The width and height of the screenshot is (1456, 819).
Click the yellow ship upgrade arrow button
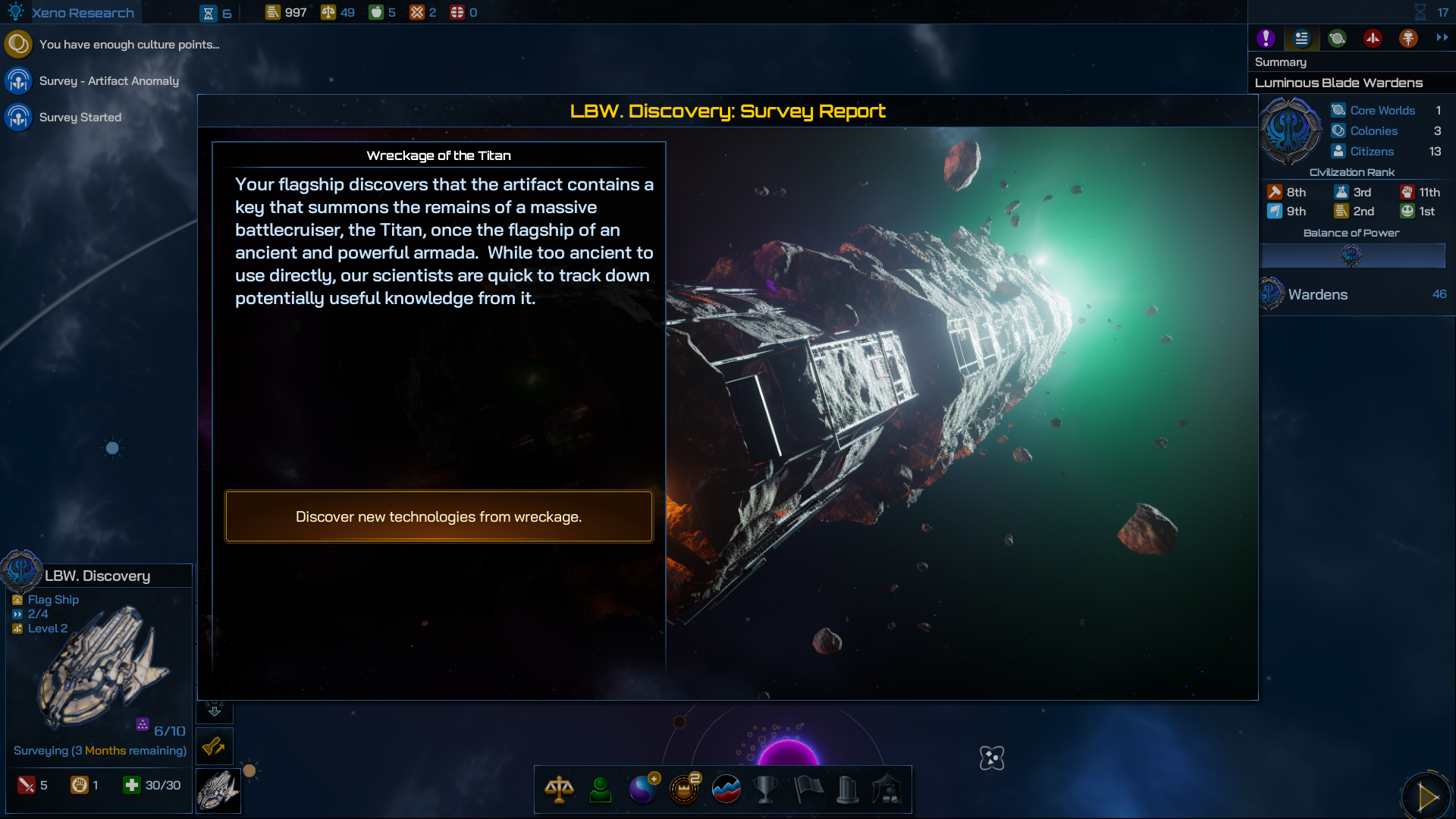(x=215, y=747)
